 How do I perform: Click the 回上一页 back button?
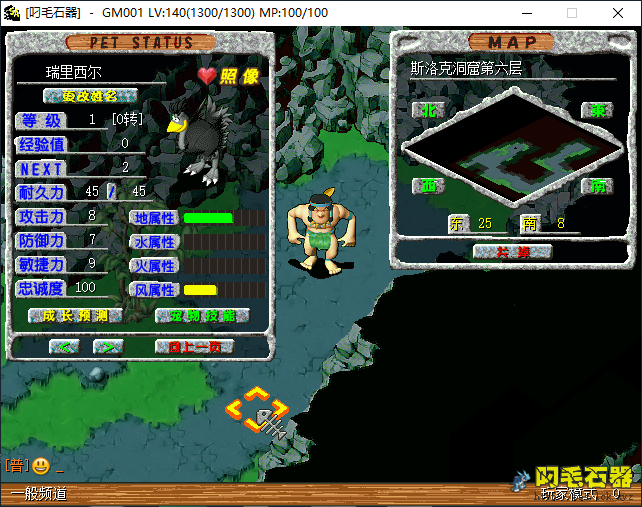194,346
